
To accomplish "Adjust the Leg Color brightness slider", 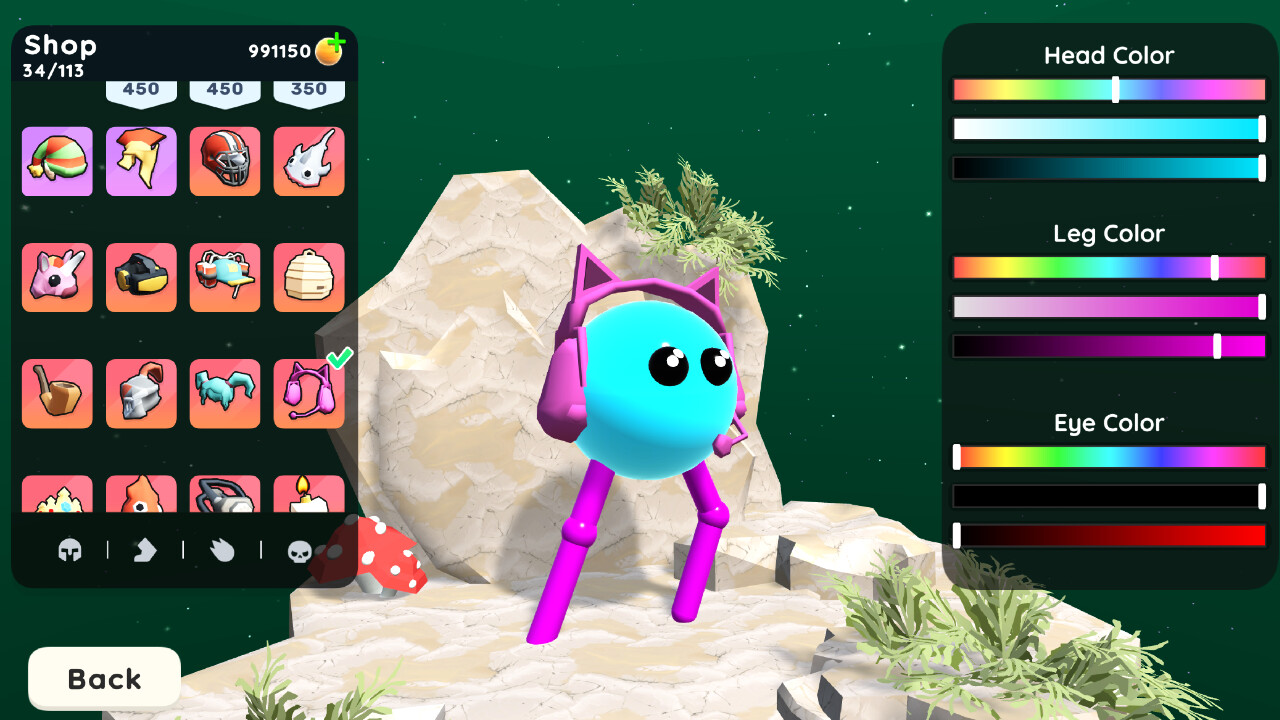I will [x=1218, y=344].
